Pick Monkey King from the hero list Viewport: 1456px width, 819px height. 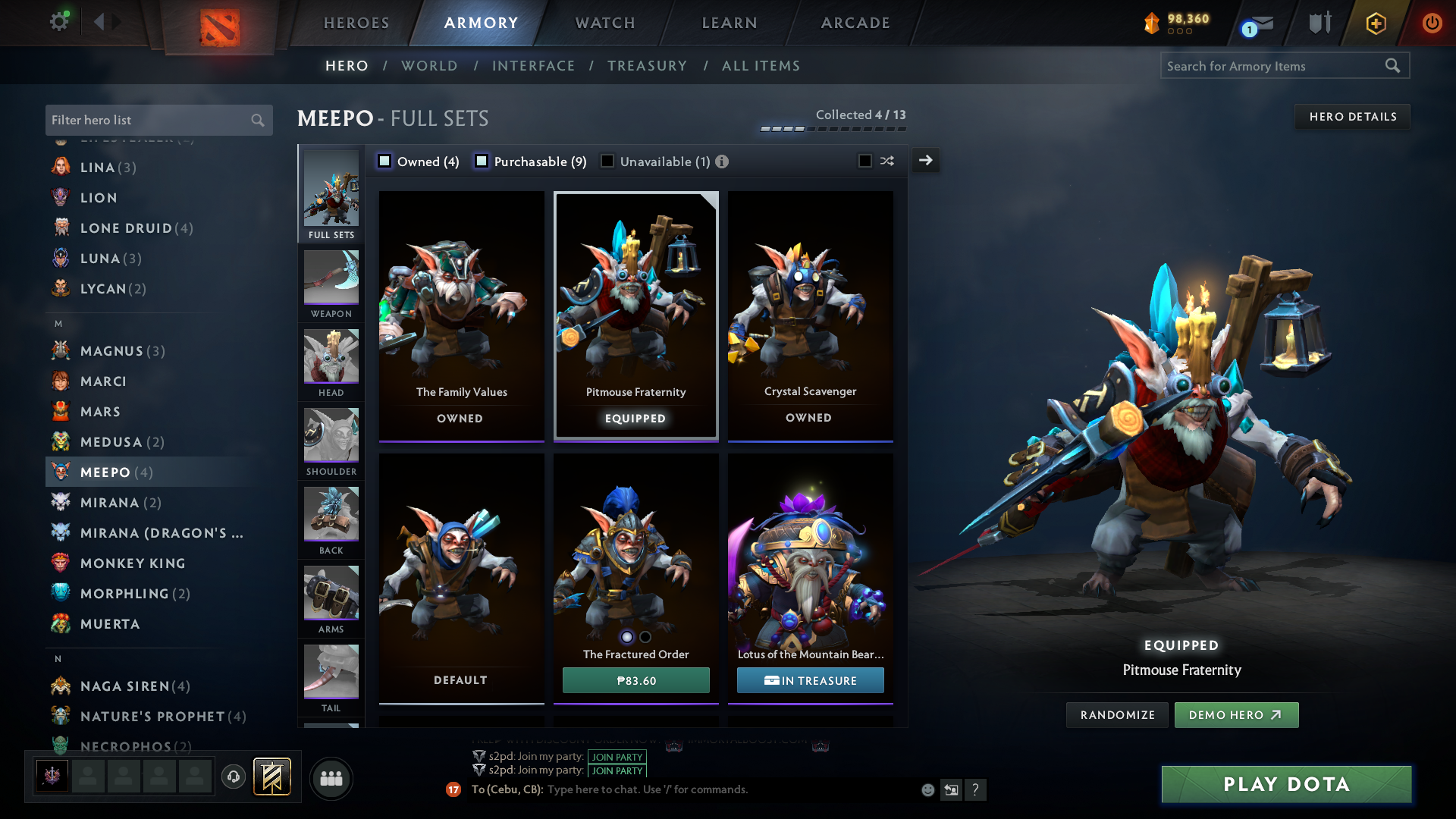[133, 563]
